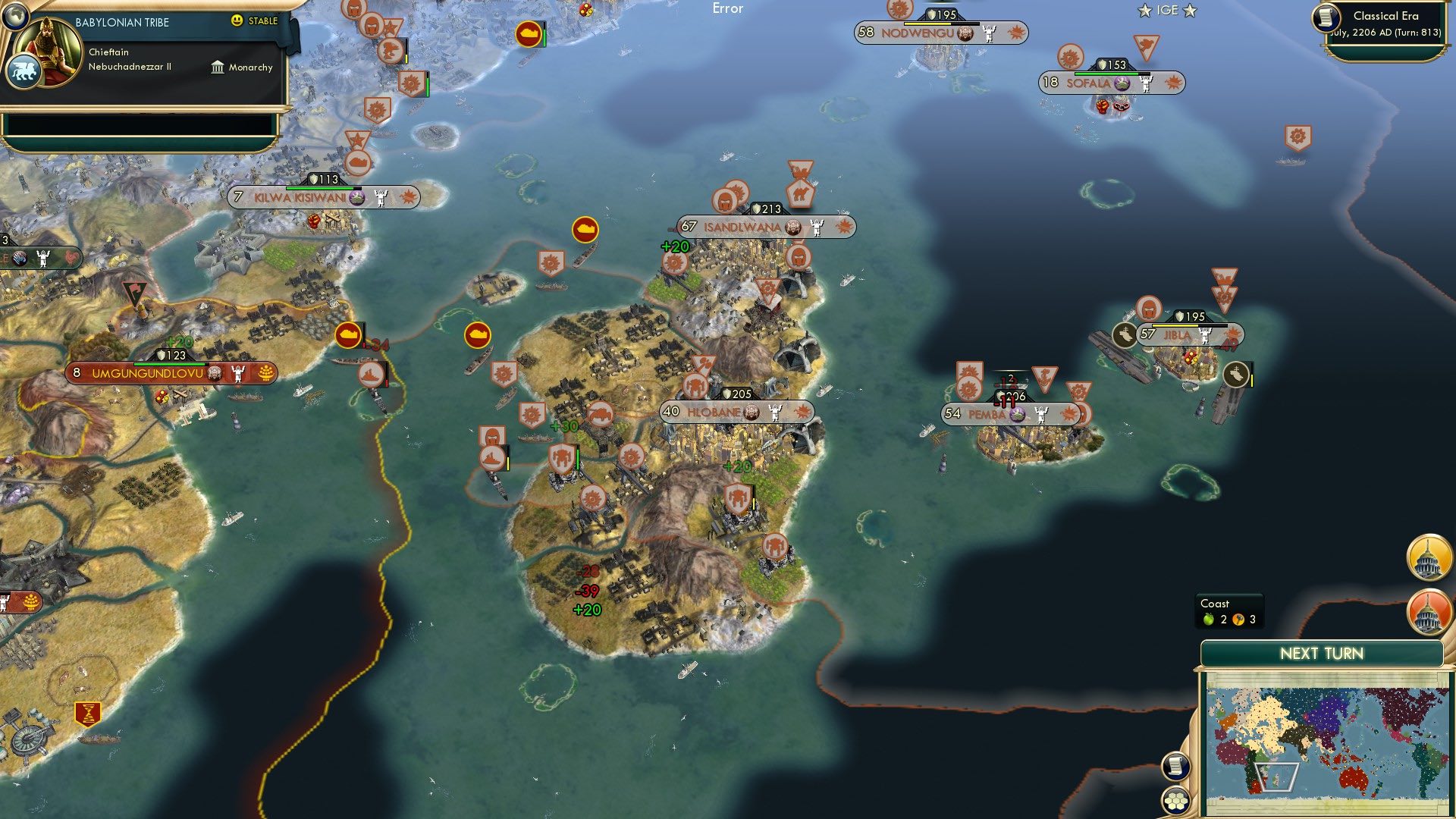Image resolution: width=1456 pixels, height=819 pixels.
Task: Toggle the hexagon strategic view button
Action: coord(1176,800)
